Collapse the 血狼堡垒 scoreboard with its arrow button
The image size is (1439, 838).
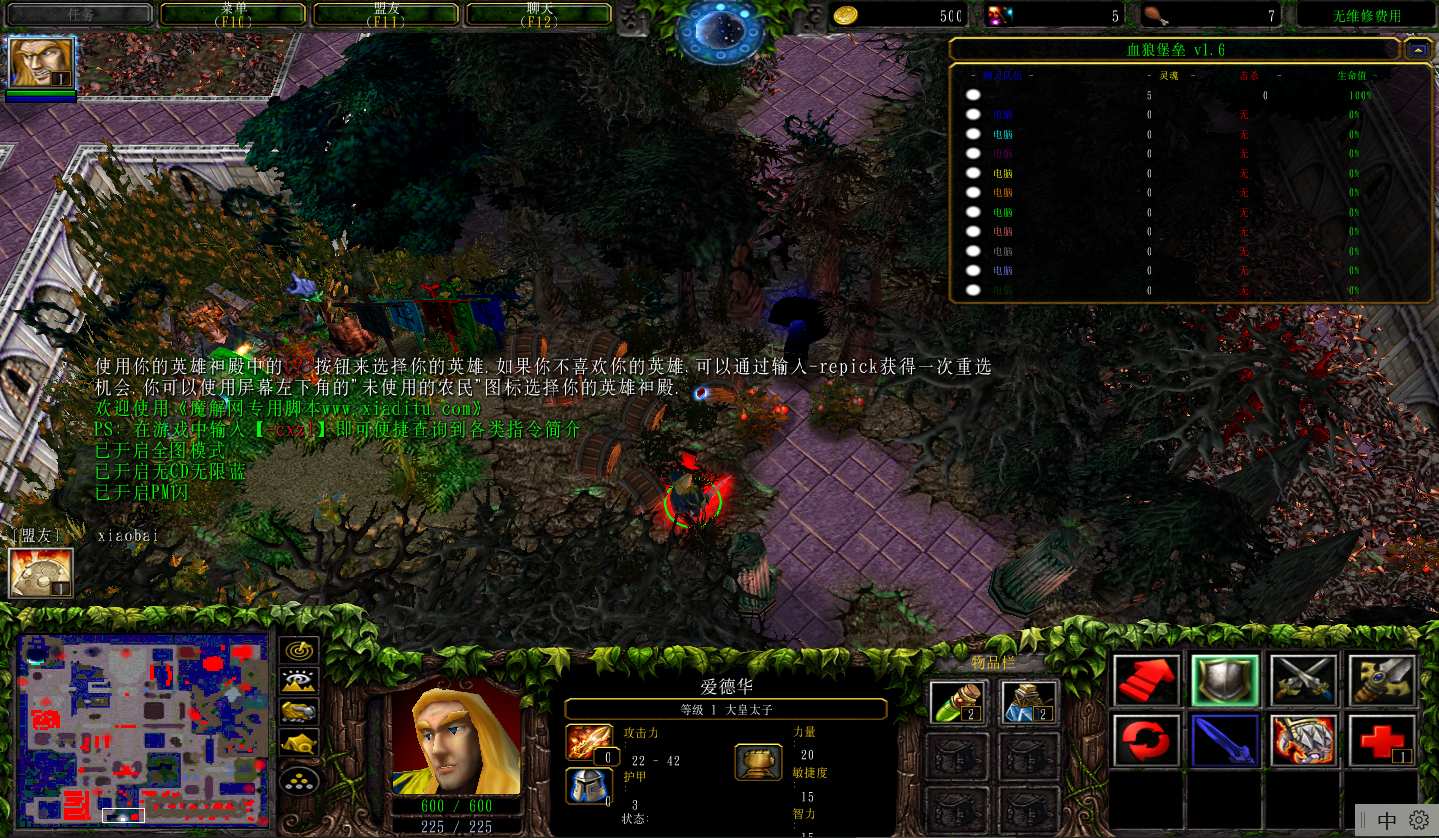(x=1416, y=49)
